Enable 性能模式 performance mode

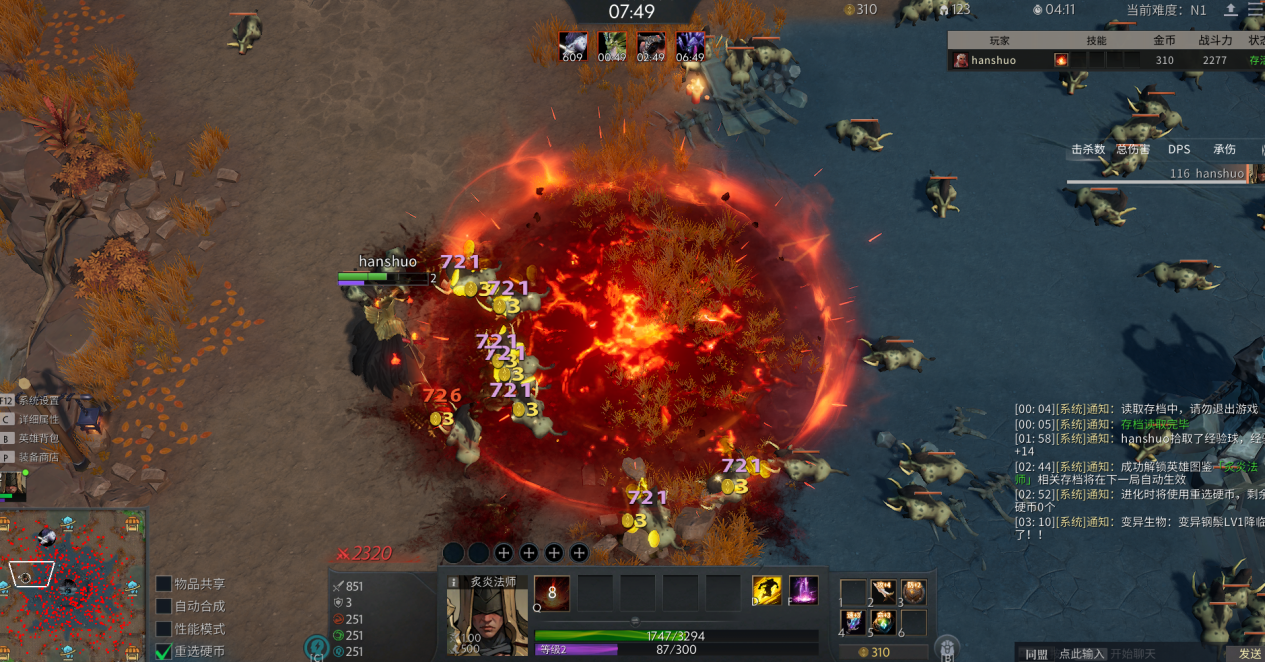coord(164,629)
